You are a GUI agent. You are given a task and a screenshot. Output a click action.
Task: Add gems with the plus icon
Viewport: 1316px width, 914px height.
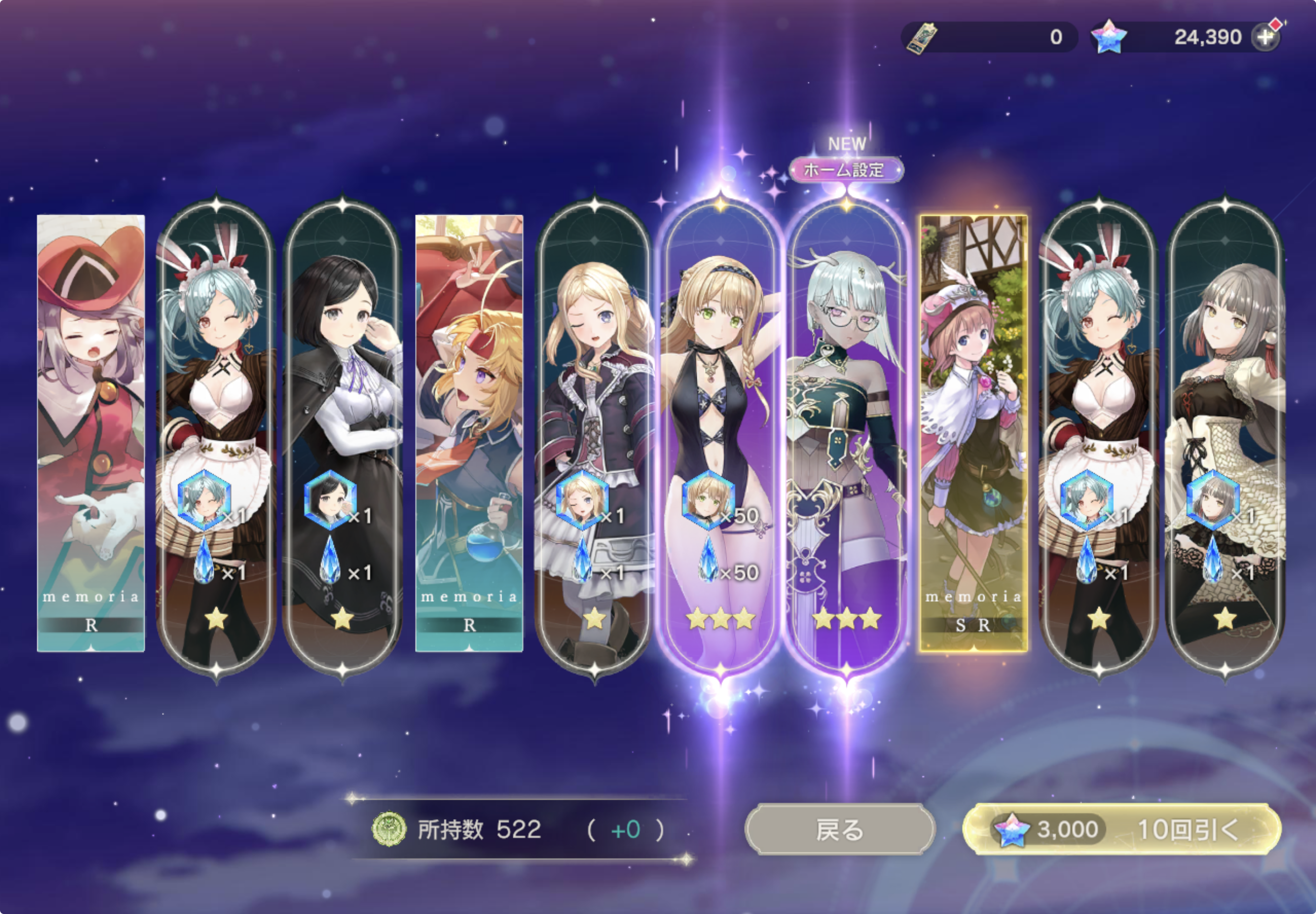tap(1264, 37)
